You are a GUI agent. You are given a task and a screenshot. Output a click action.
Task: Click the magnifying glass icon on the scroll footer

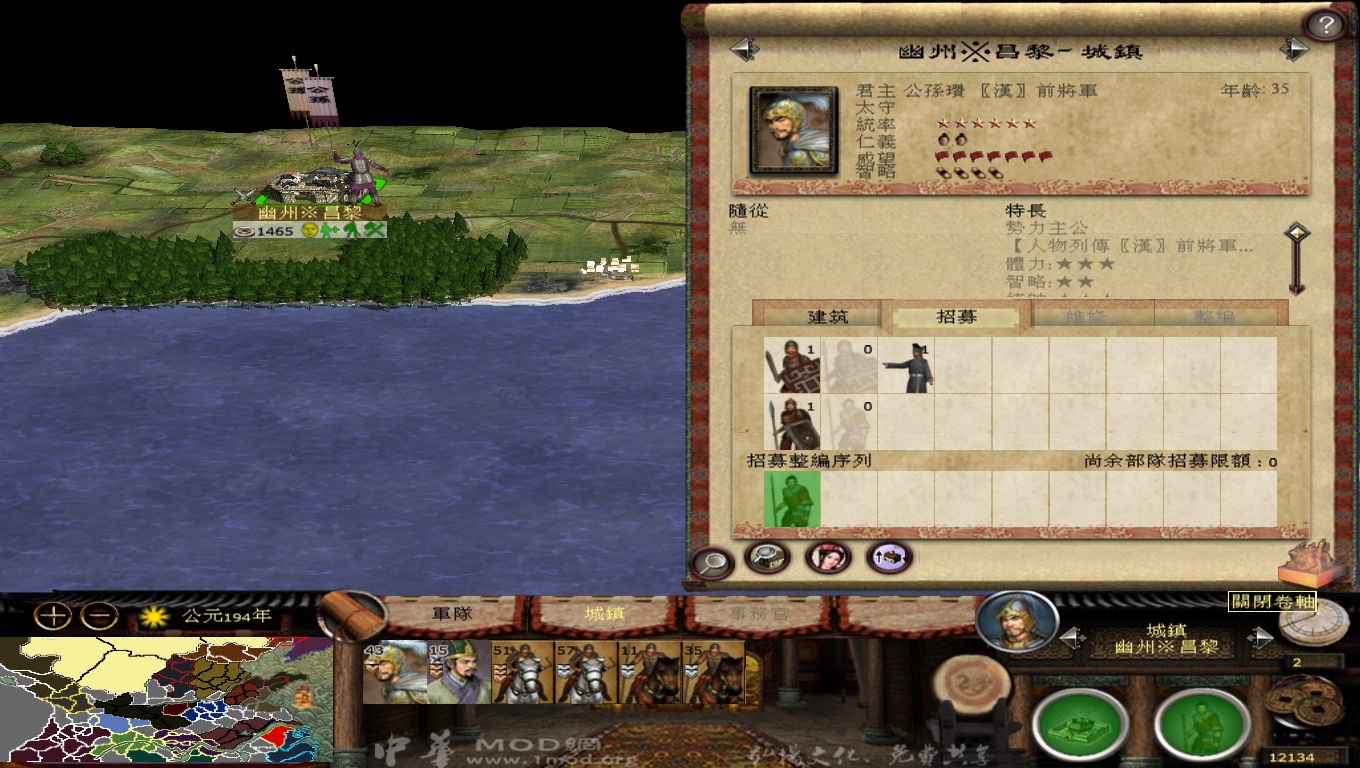coord(714,561)
